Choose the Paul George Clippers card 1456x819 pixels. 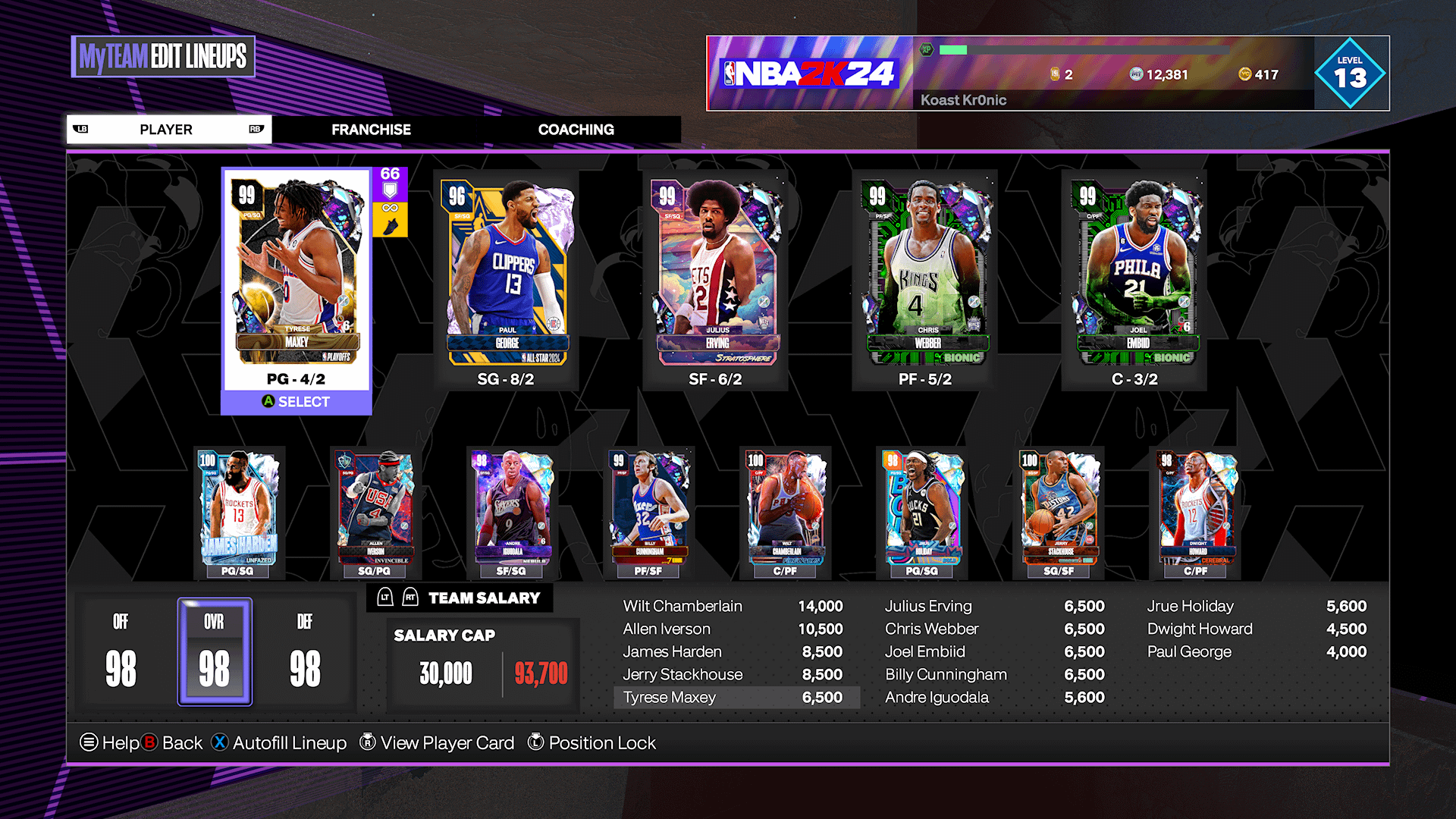506,273
